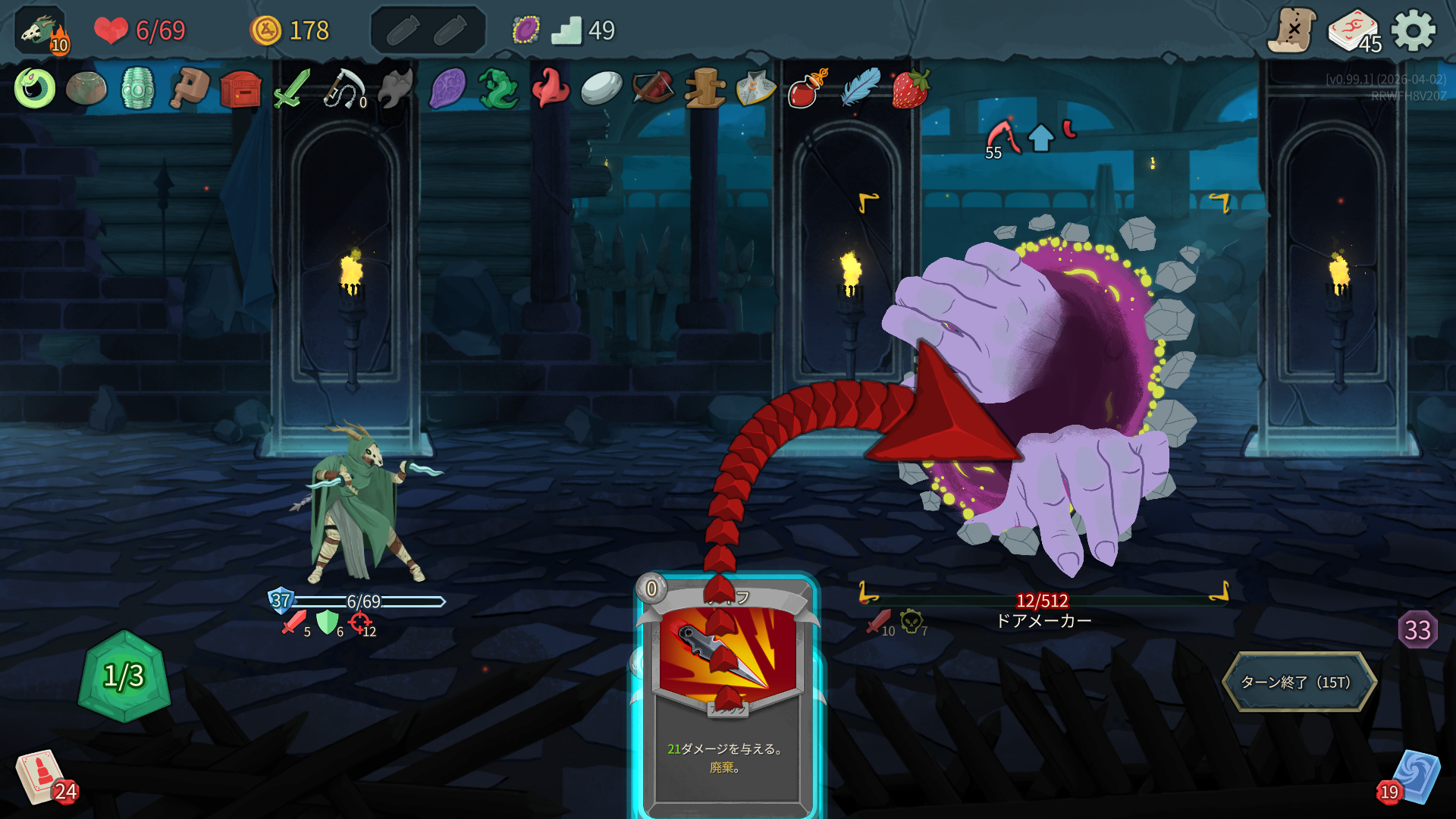Open the settings gear menu
The height and width of the screenshot is (819, 1456).
pos(1414,31)
